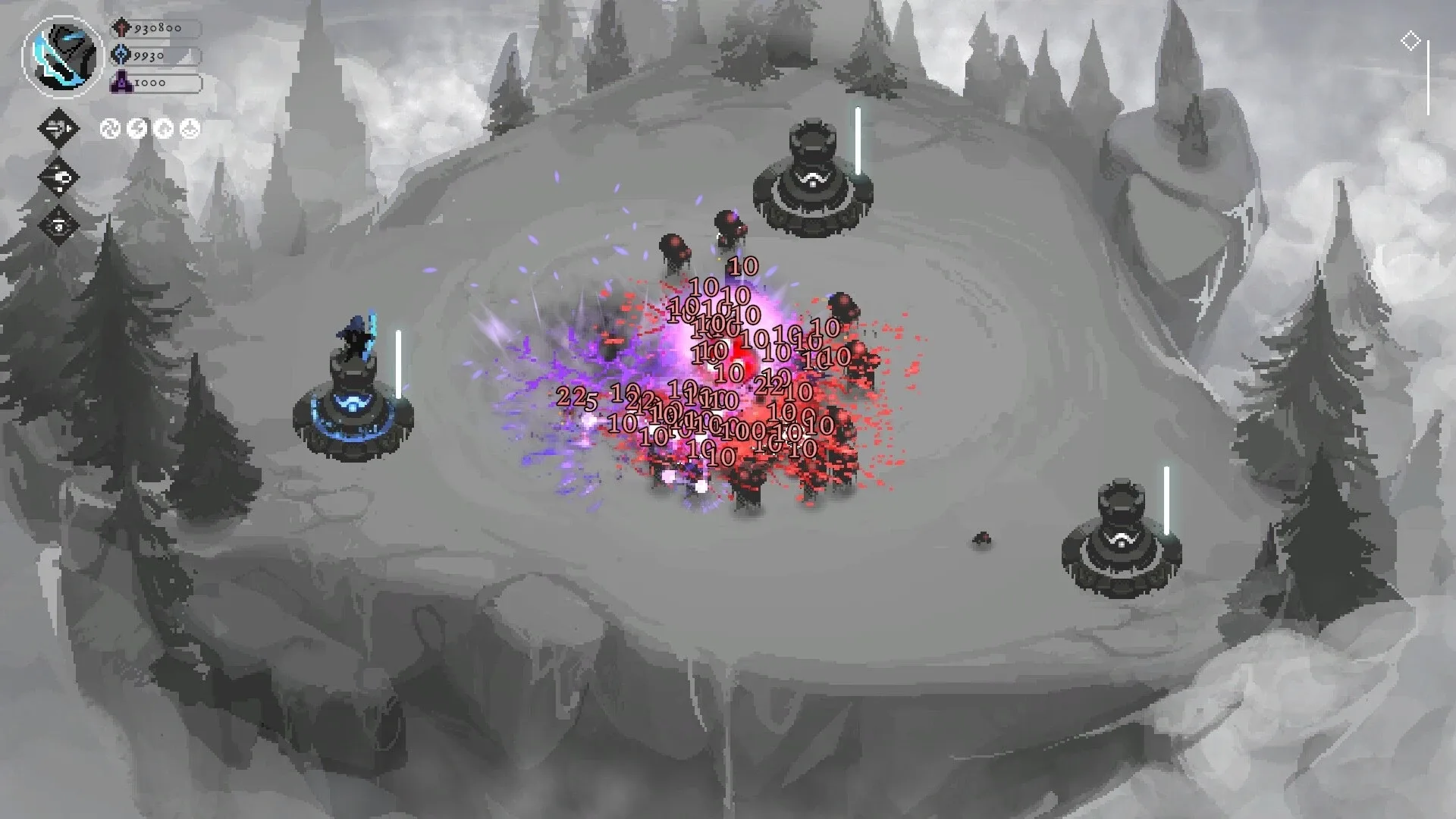Select the sword ability diamond icon

click(58, 127)
